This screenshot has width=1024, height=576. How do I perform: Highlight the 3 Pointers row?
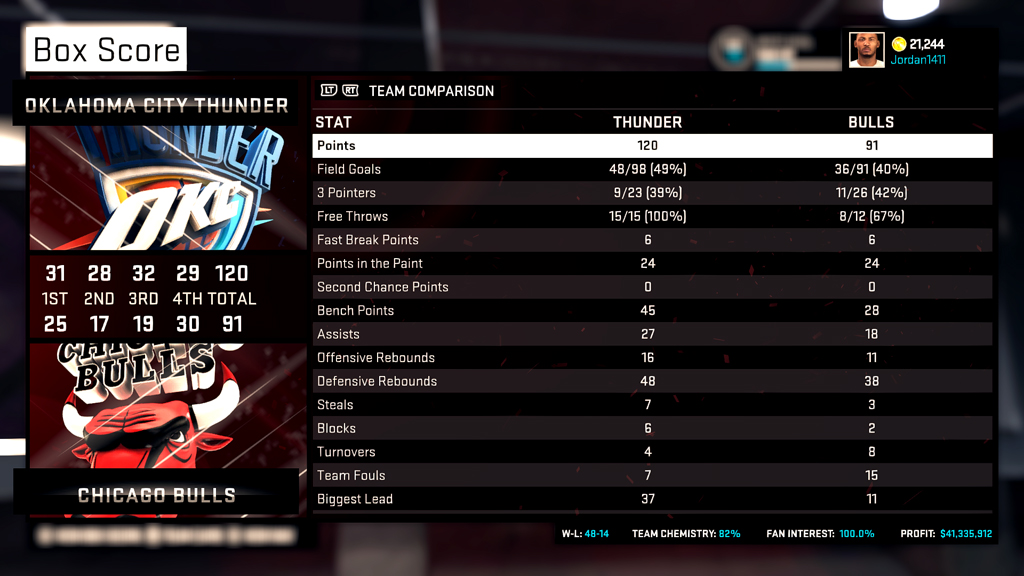[x=652, y=193]
